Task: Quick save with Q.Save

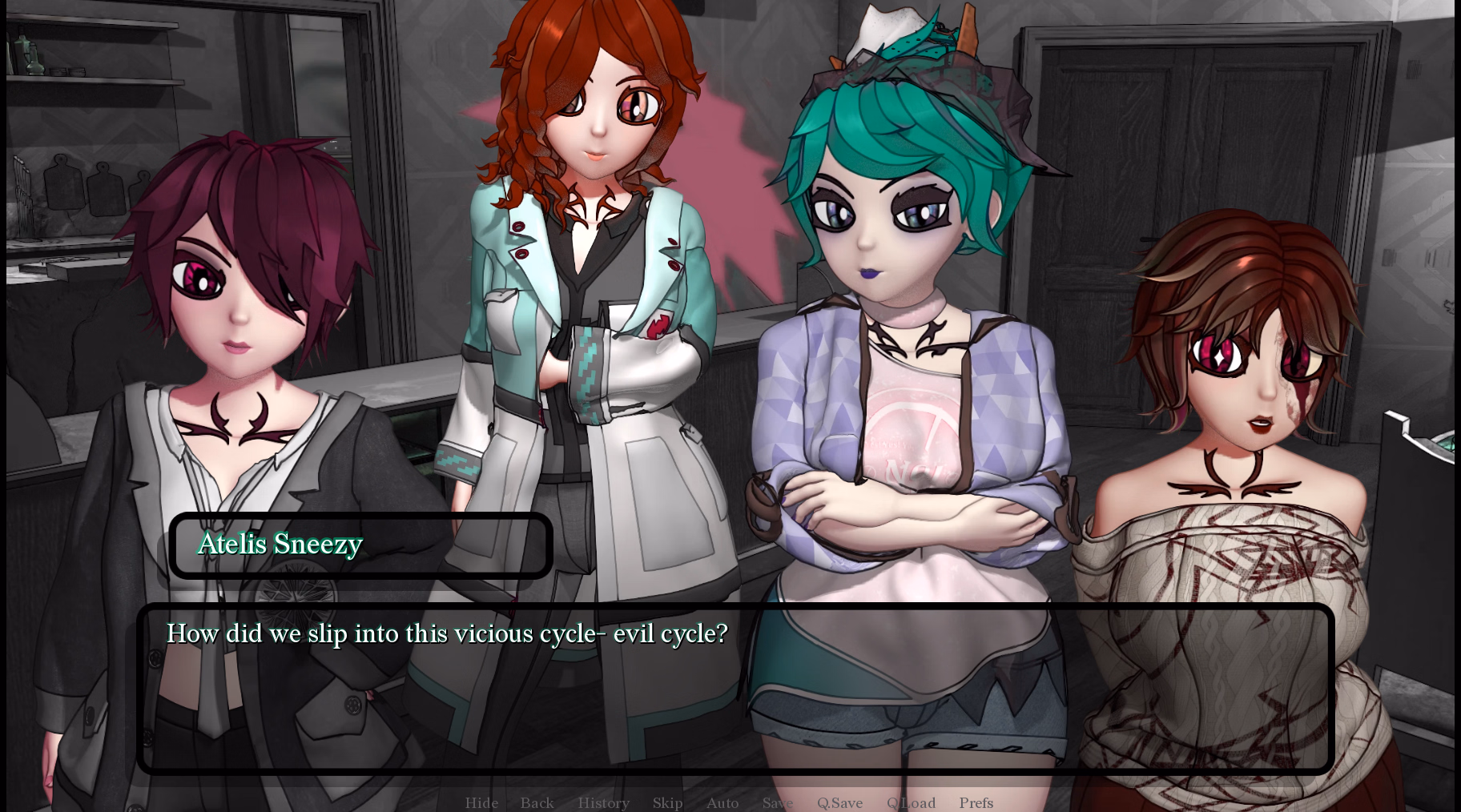Action: (839, 802)
